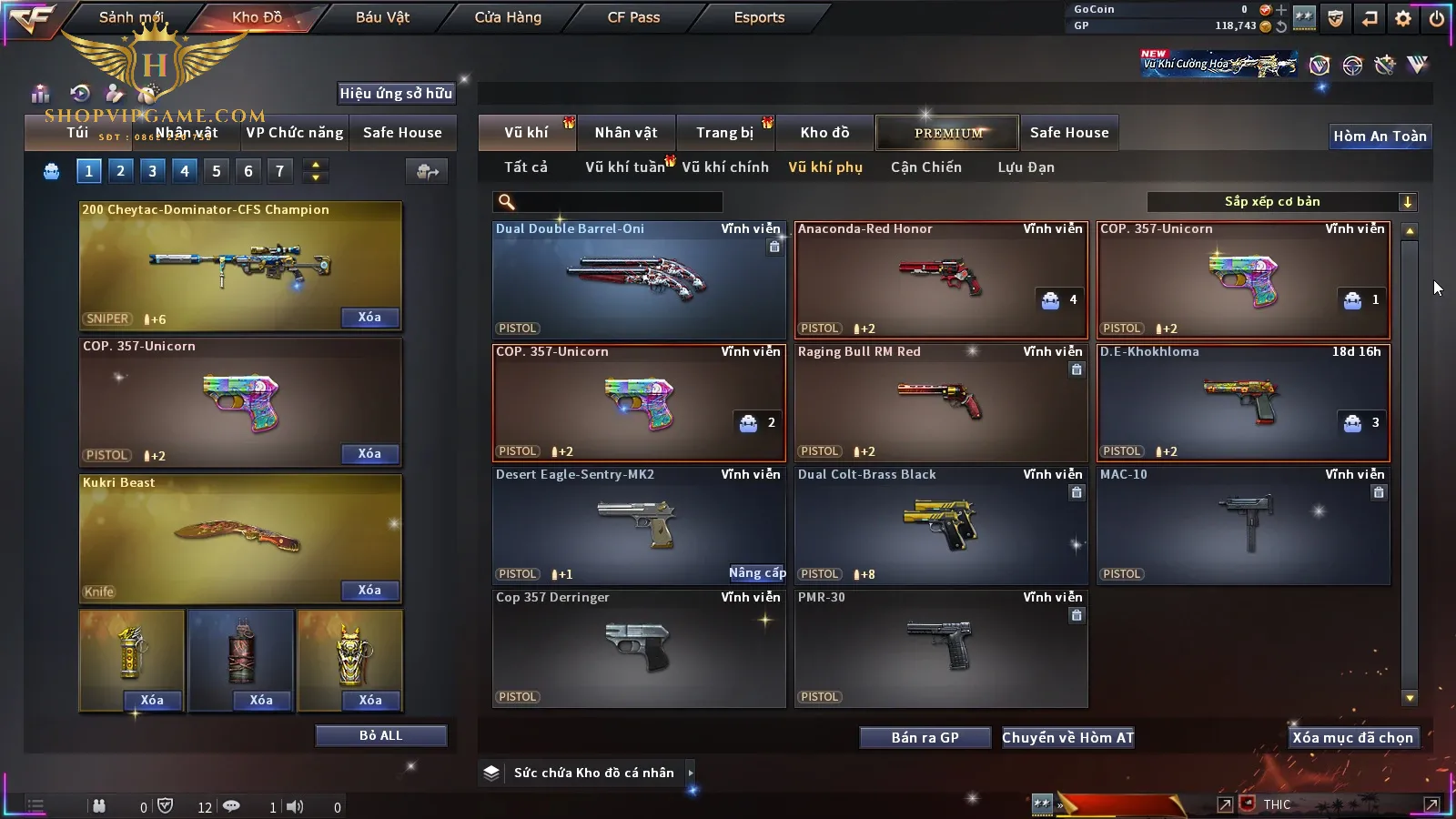Pick the Dual Colt-Brass Black pistols

click(941, 525)
